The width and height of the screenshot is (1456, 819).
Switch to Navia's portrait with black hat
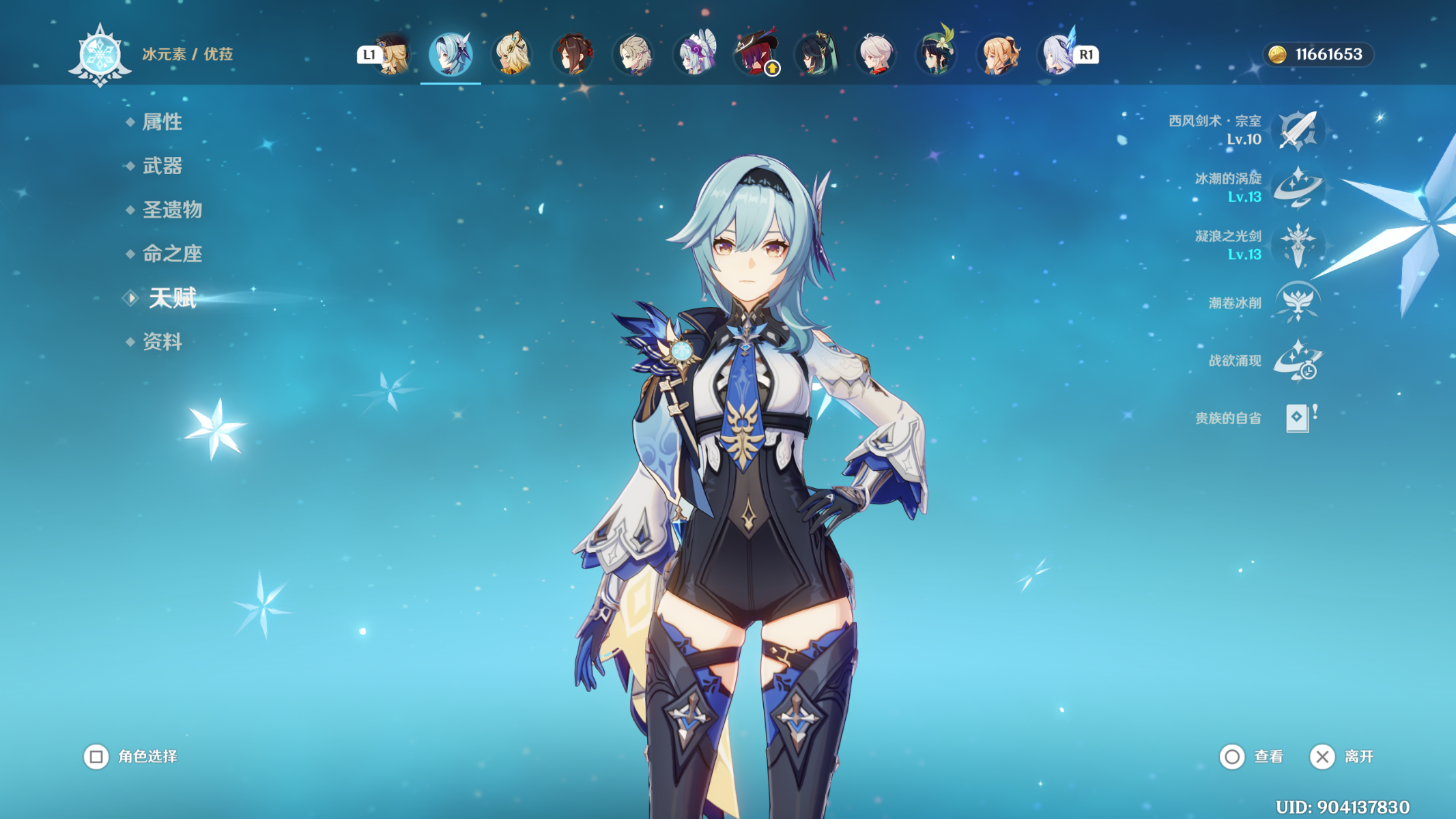(392, 55)
